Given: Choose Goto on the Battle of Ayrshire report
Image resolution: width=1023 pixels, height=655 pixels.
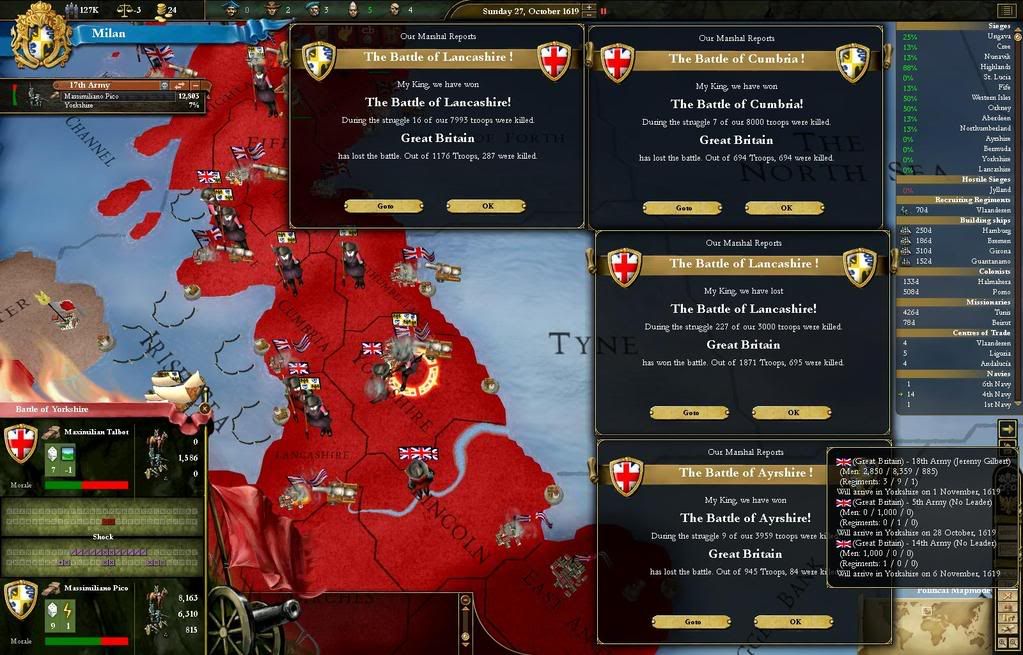Looking at the screenshot, I should tap(692, 622).
